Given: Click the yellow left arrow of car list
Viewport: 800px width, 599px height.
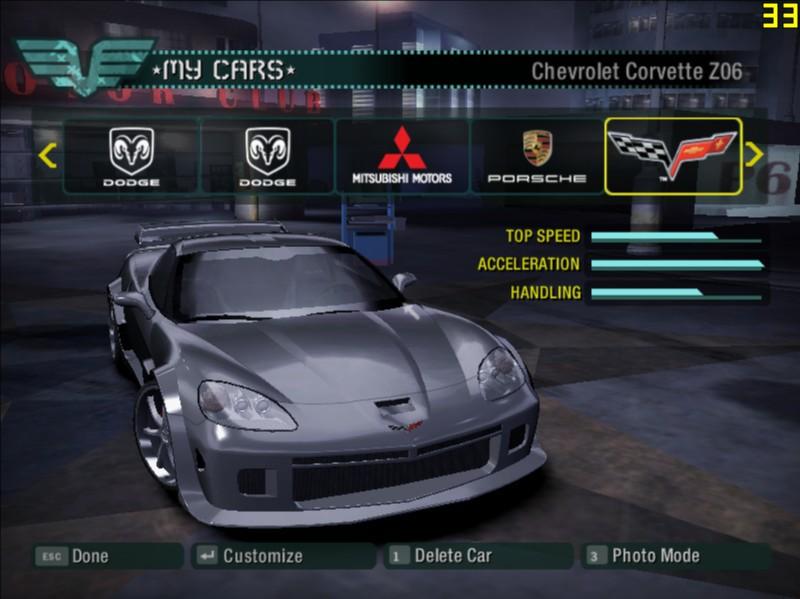Looking at the screenshot, I should [x=46, y=155].
